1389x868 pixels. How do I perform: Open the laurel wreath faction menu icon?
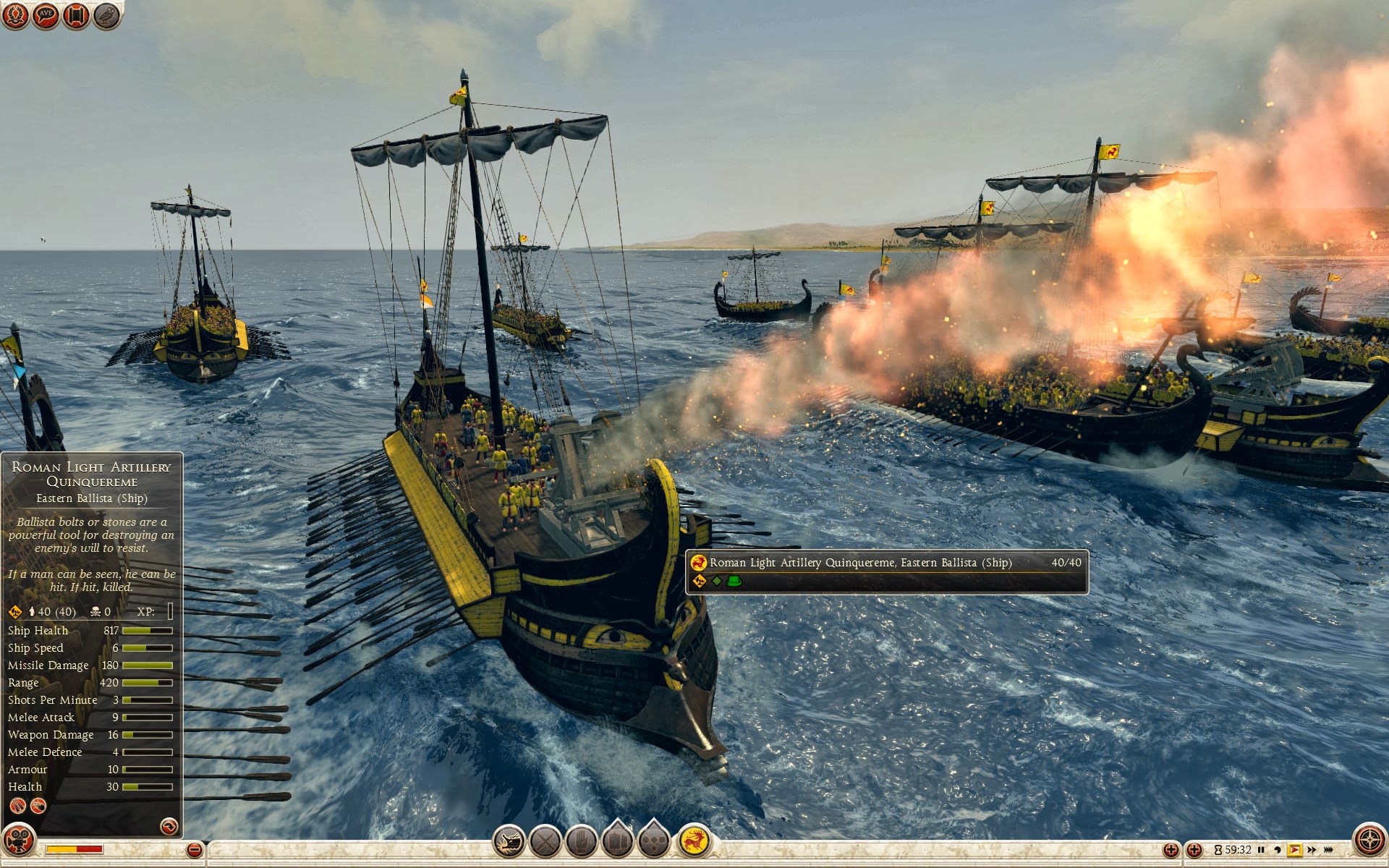click(14, 15)
